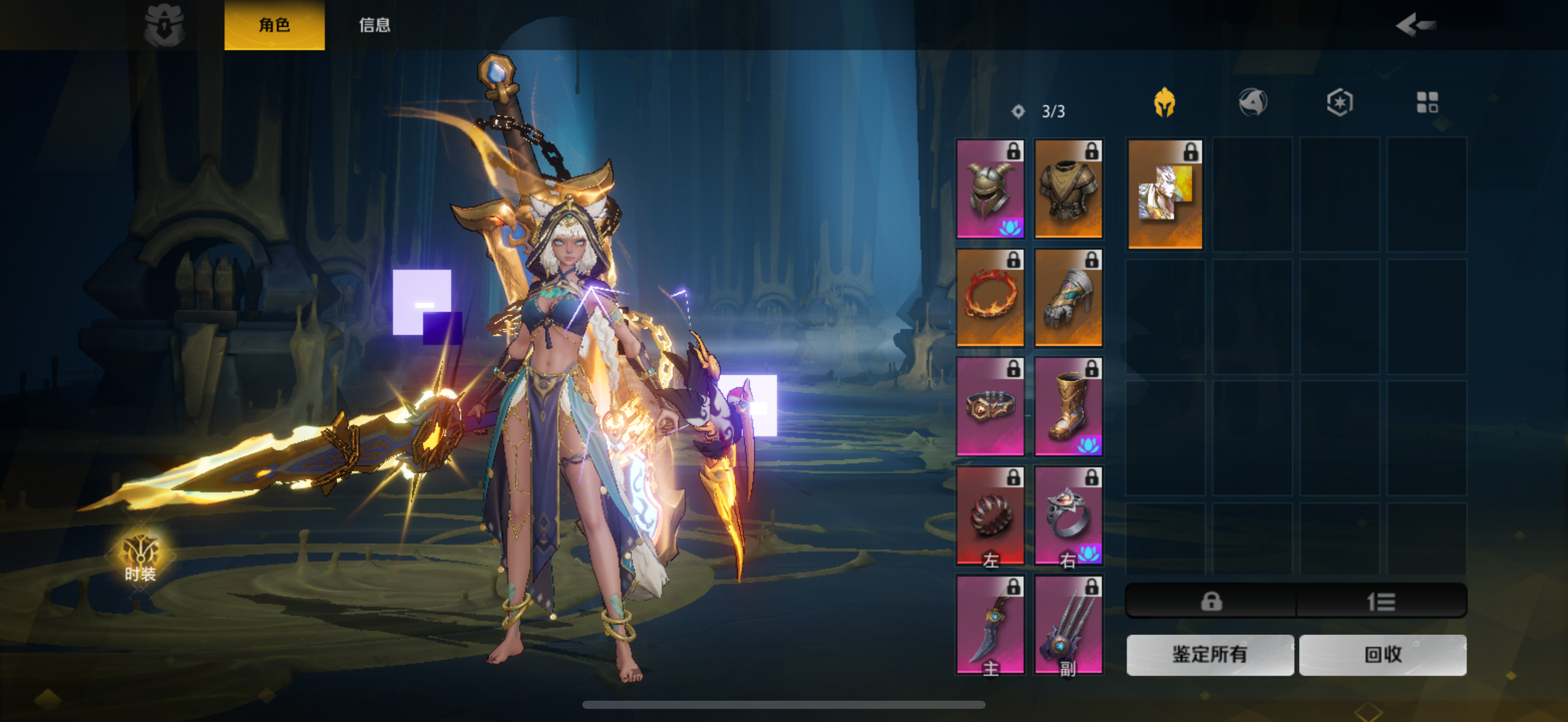The height and width of the screenshot is (722, 1568).
Task: Open the 回收 recycle function
Action: coord(1382,654)
